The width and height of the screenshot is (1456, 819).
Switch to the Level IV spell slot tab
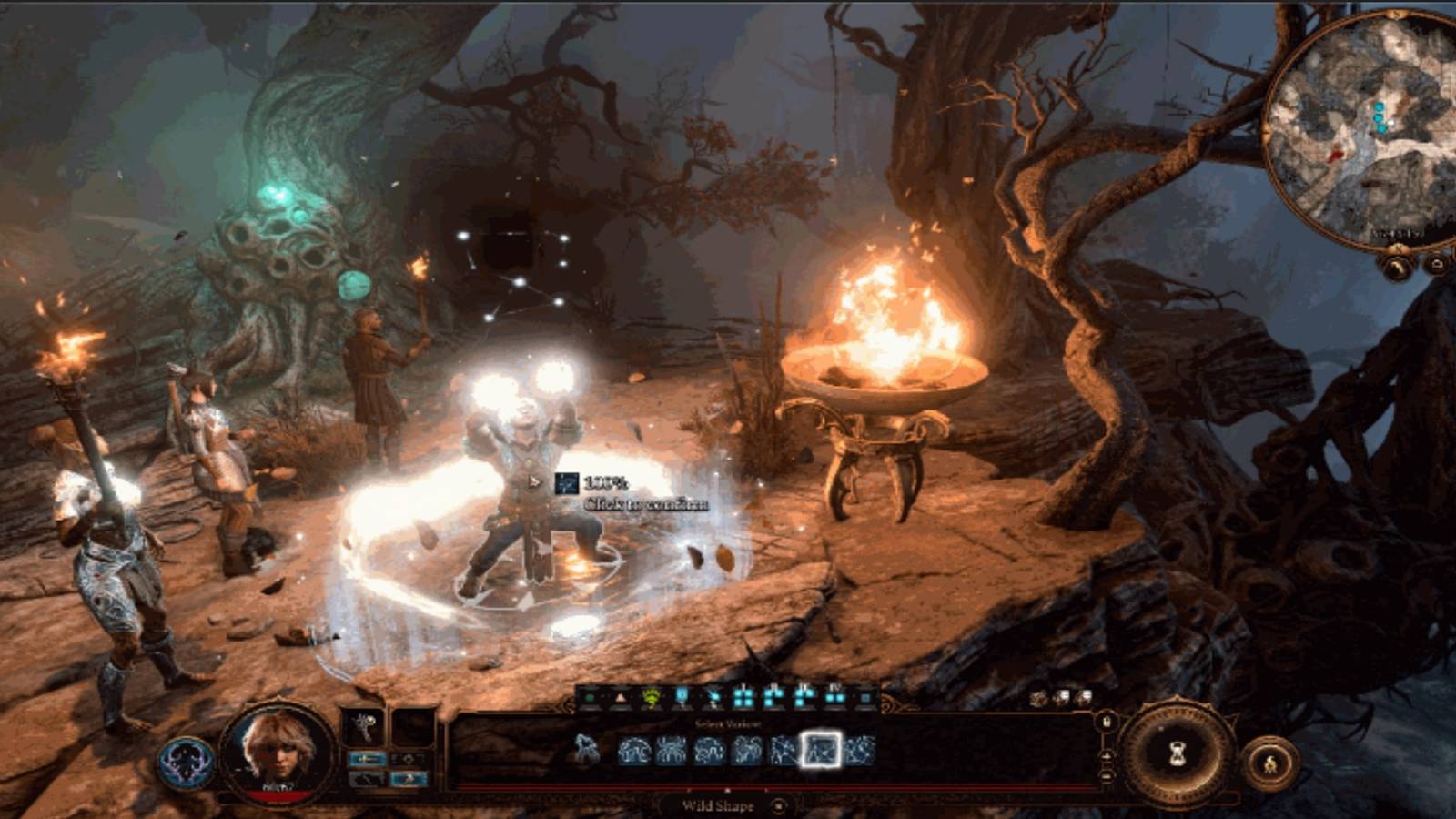coord(834,696)
